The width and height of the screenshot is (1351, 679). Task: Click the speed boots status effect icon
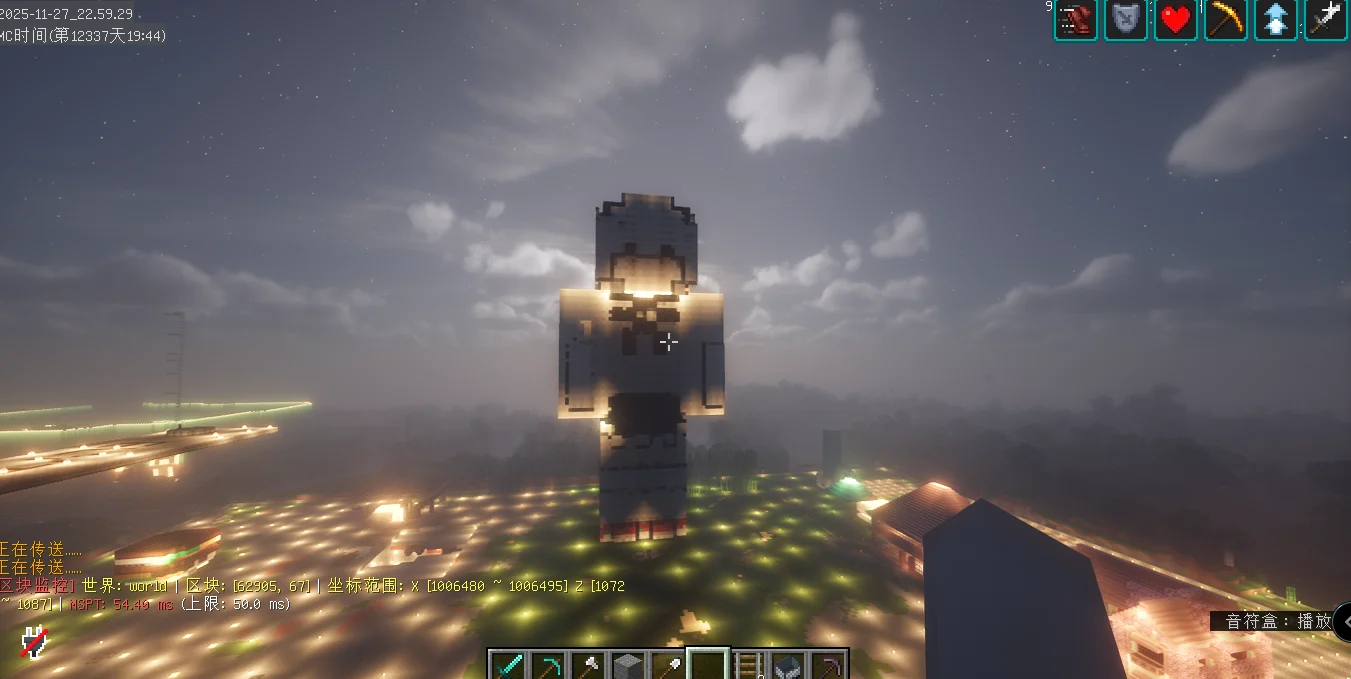click(1076, 20)
